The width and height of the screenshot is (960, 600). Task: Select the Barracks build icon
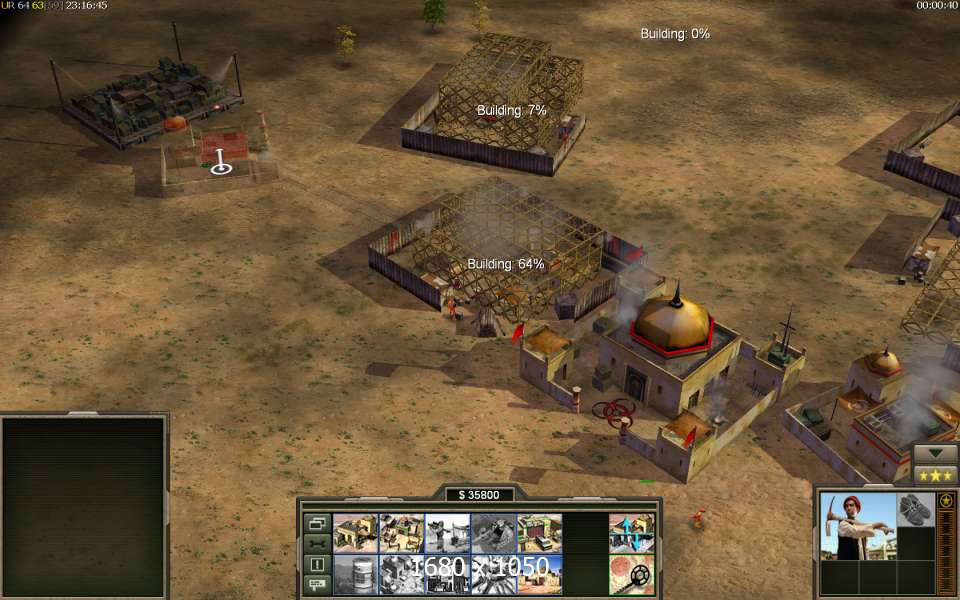pos(401,533)
